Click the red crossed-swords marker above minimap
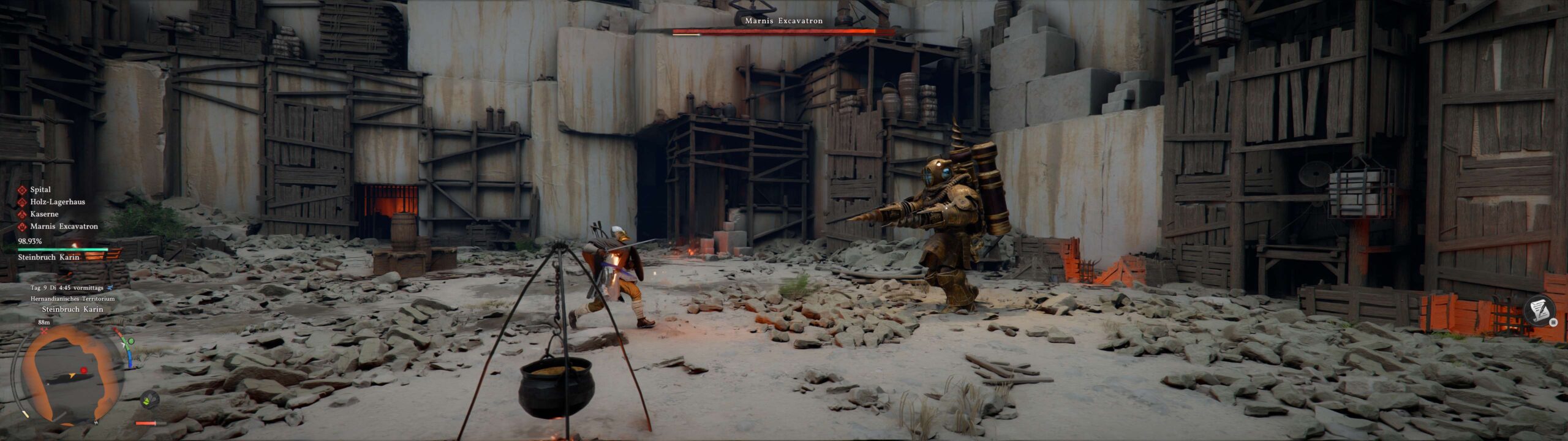 coord(44,331)
